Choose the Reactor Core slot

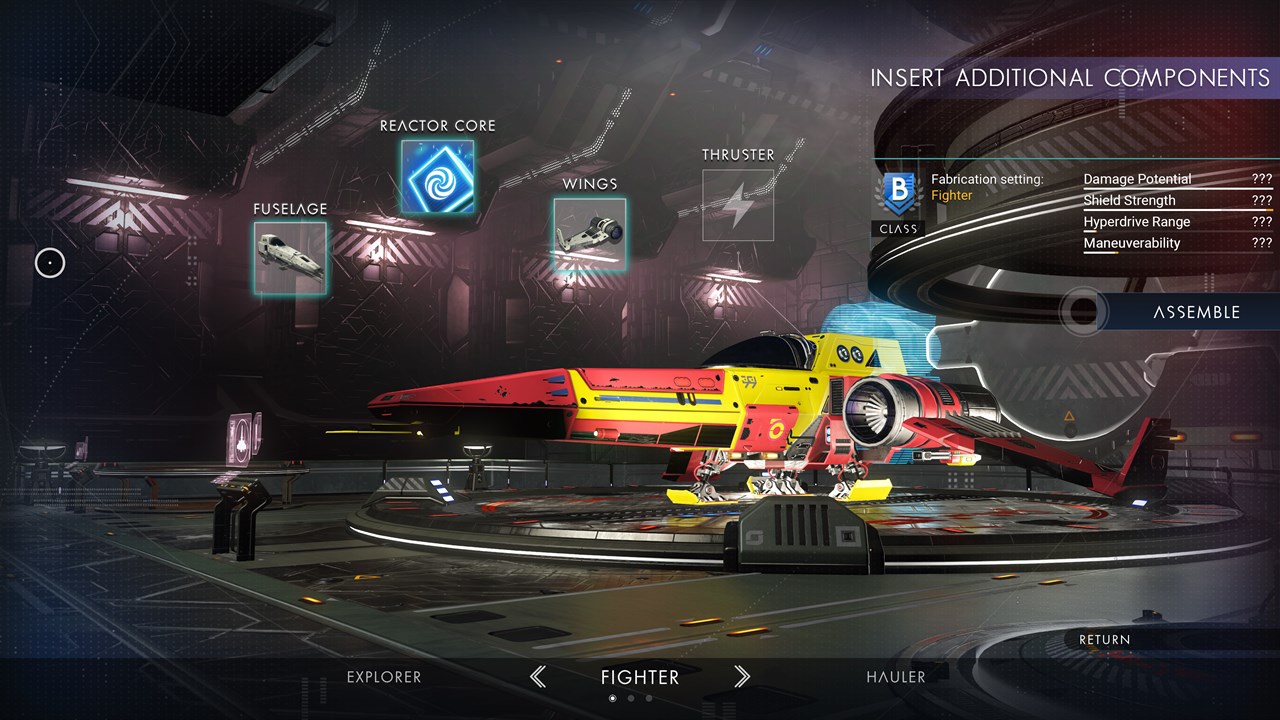coord(437,176)
